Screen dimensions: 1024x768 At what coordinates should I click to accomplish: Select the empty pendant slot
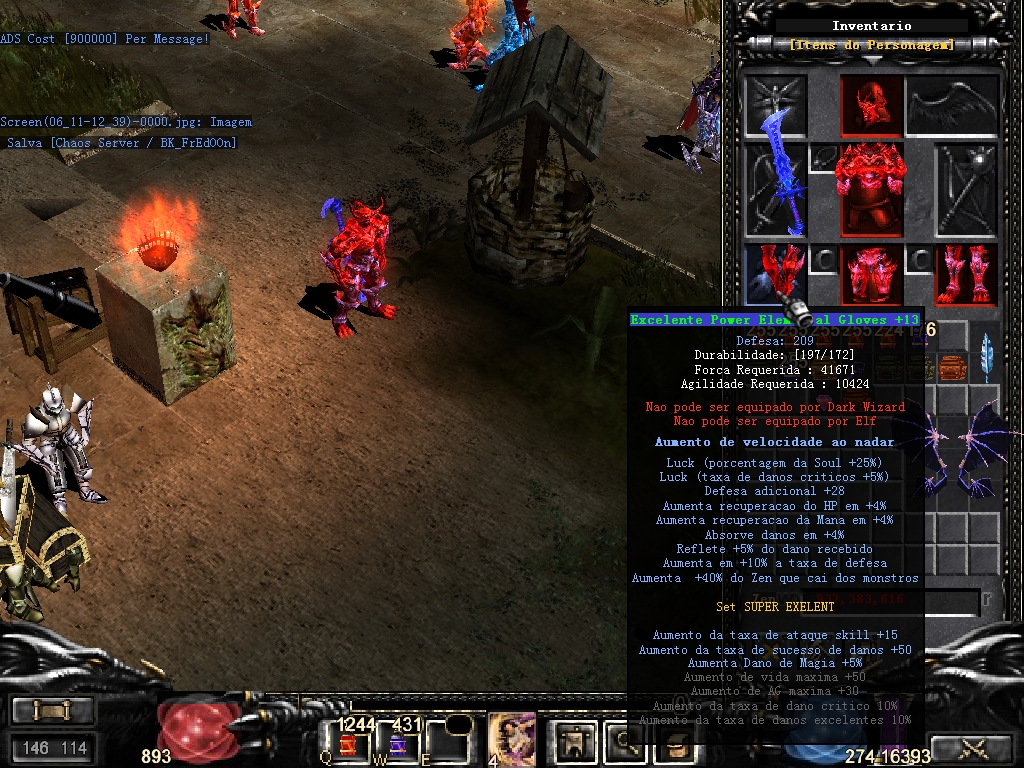click(823, 157)
